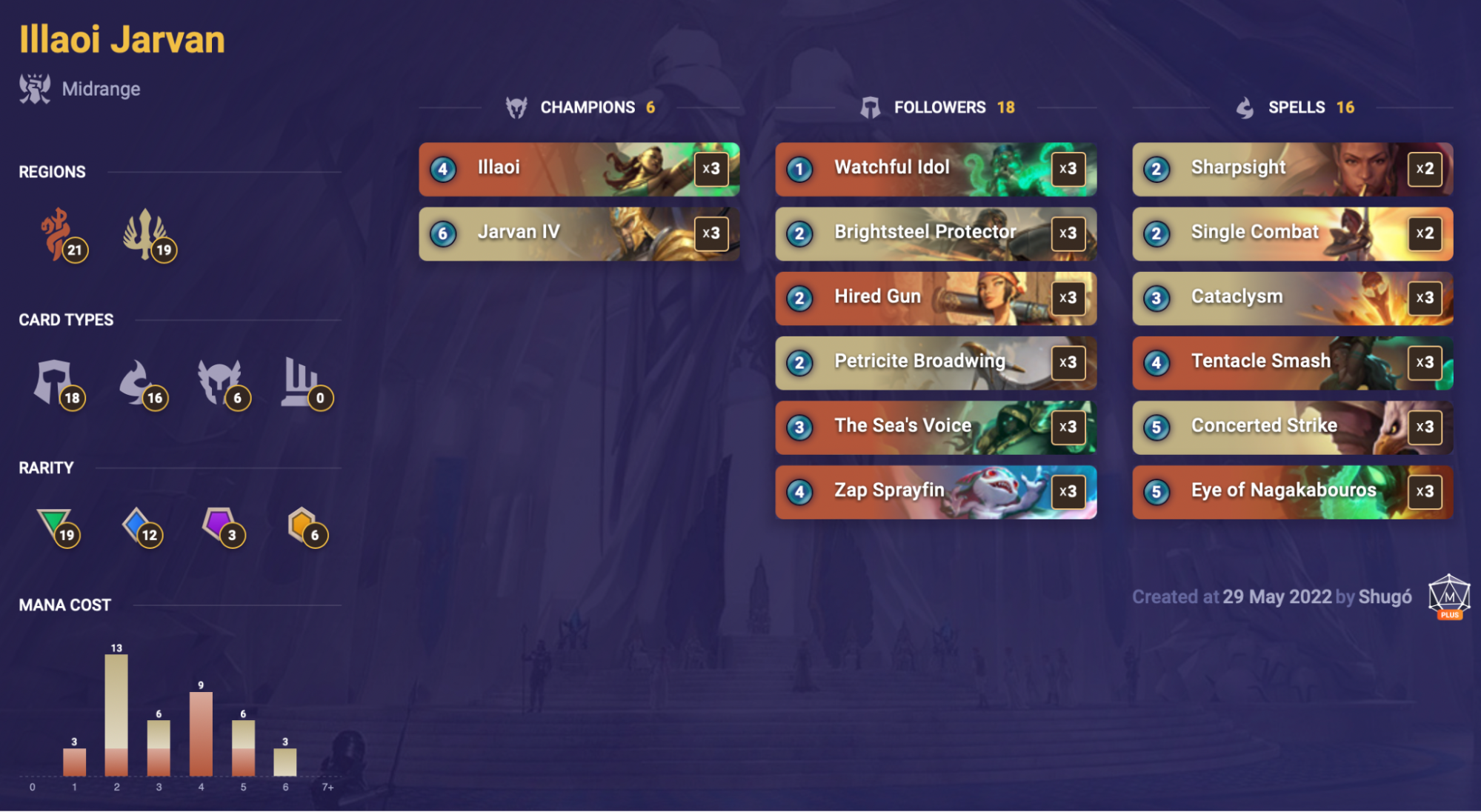This screenshot has height=812, width=1481.
Task: Pick the Petricite Broadwing follower
Action: [x=935, y=362]
